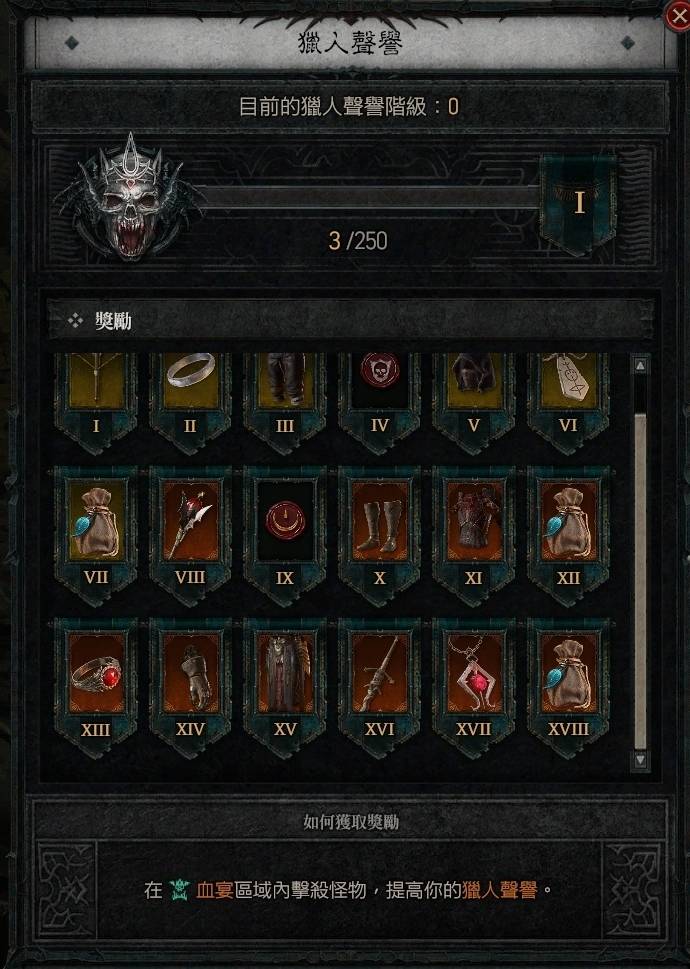This screenshot has height=969, width=690.
Task: Choose the tier XV robe reward
Action: tap(285, 673)
